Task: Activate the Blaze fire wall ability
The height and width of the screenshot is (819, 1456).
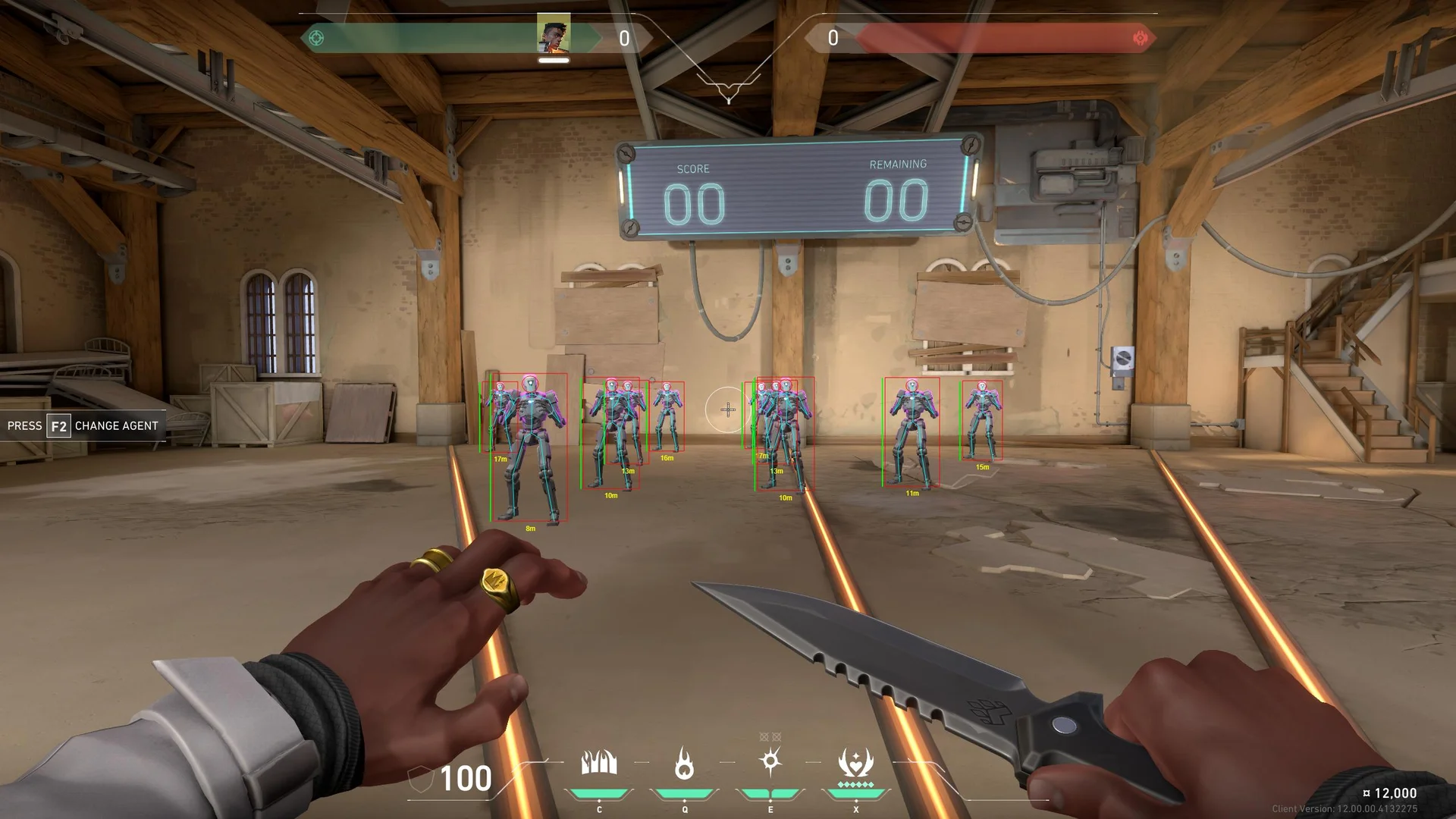Action: tap(599, 763)
